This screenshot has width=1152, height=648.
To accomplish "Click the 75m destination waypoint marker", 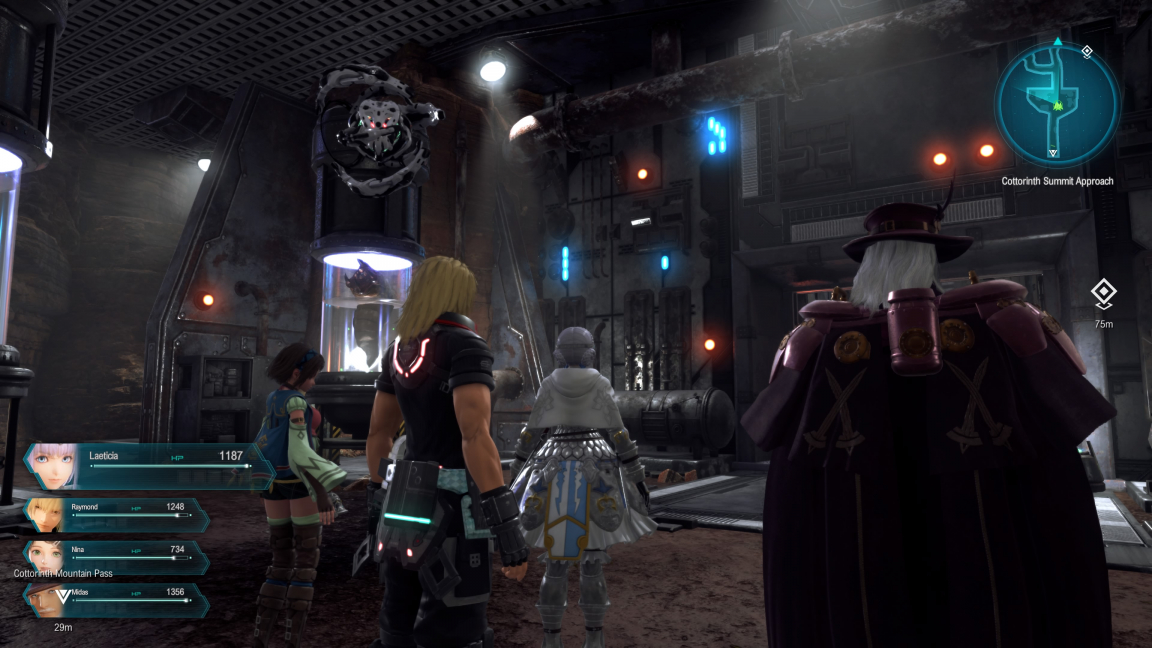I will [1103, 294].
